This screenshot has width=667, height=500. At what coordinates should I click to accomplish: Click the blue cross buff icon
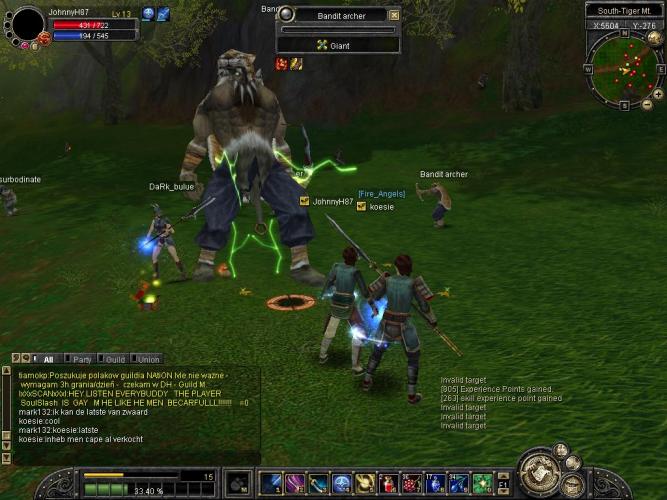coord(148,14)
